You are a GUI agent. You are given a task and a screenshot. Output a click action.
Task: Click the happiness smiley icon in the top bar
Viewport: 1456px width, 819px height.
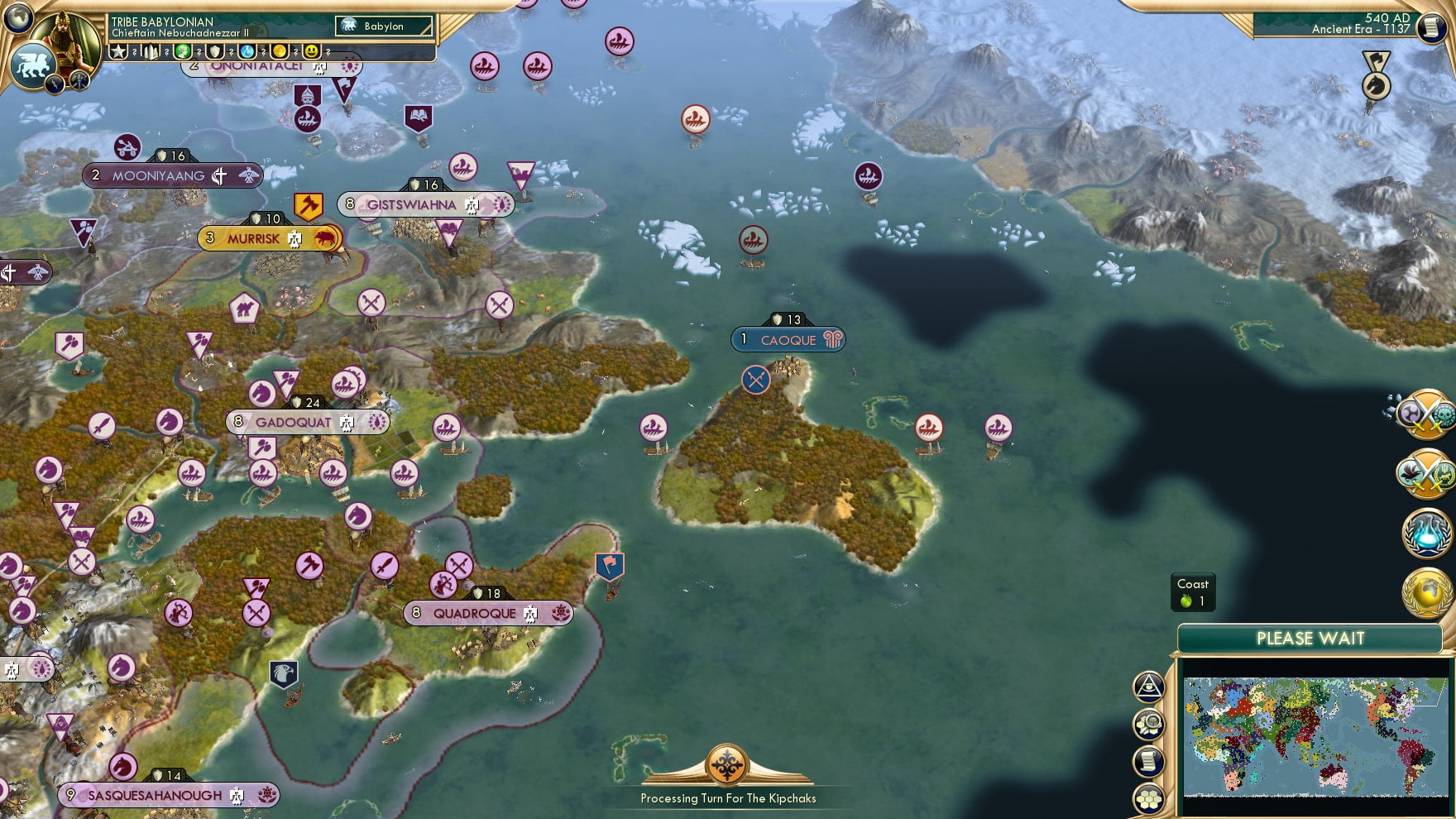coord(314,51)
